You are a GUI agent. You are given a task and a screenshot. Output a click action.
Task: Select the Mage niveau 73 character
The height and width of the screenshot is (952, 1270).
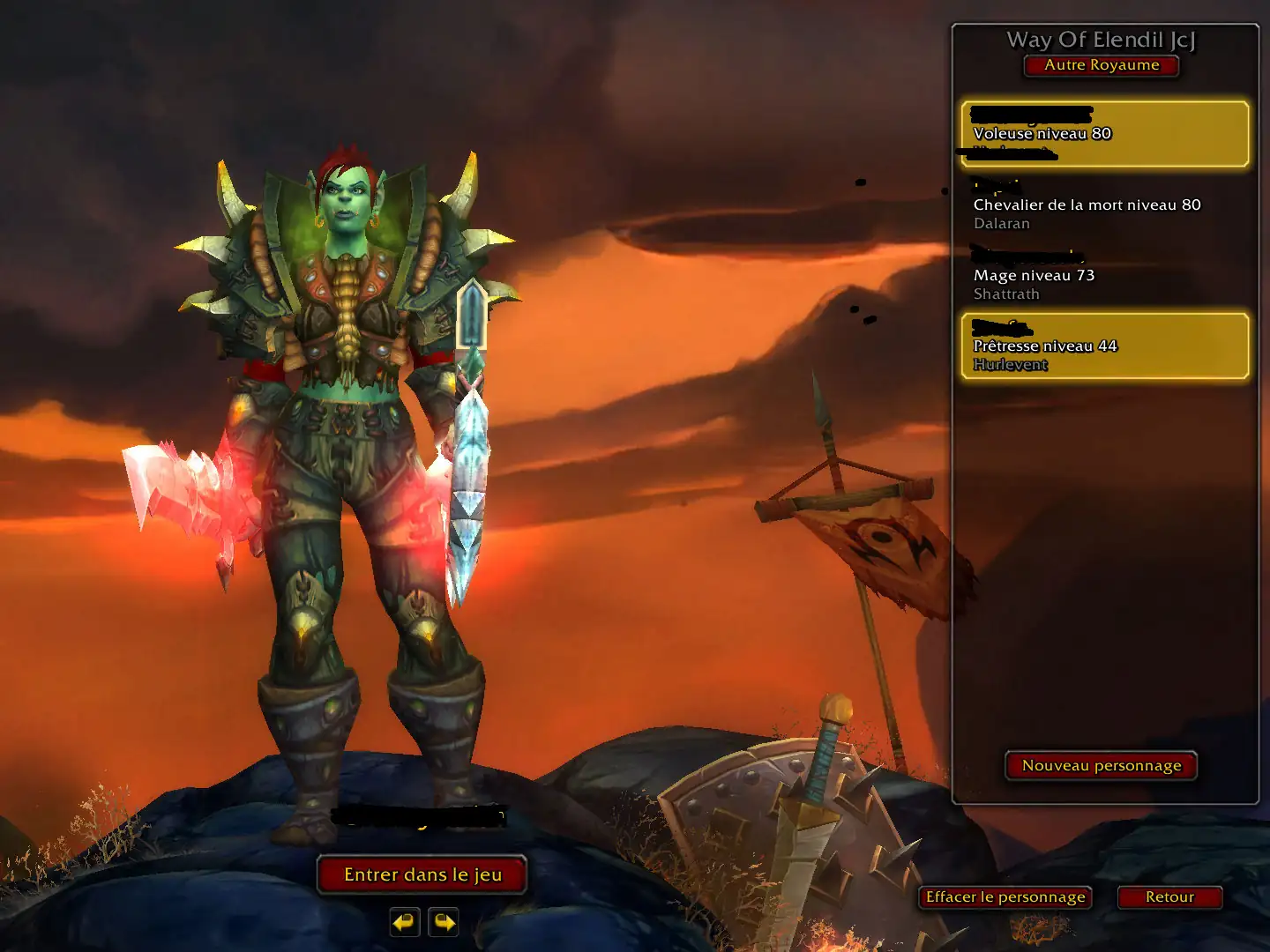(1104, 275)
